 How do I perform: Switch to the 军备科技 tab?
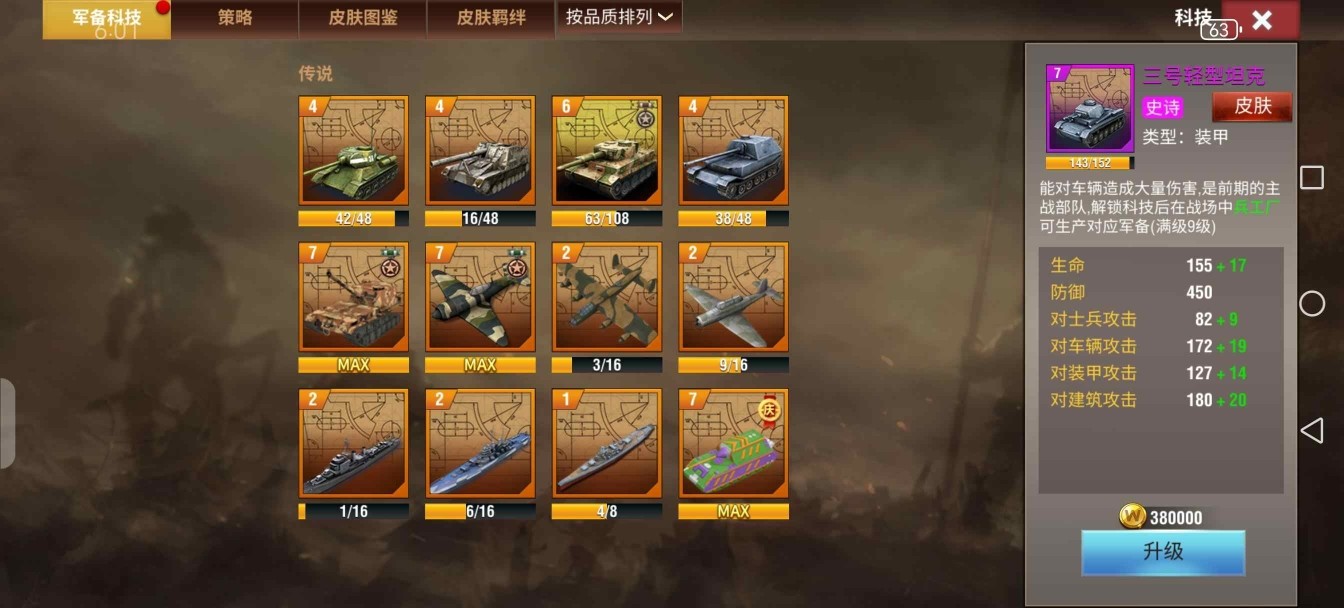[x=106, y=19]
